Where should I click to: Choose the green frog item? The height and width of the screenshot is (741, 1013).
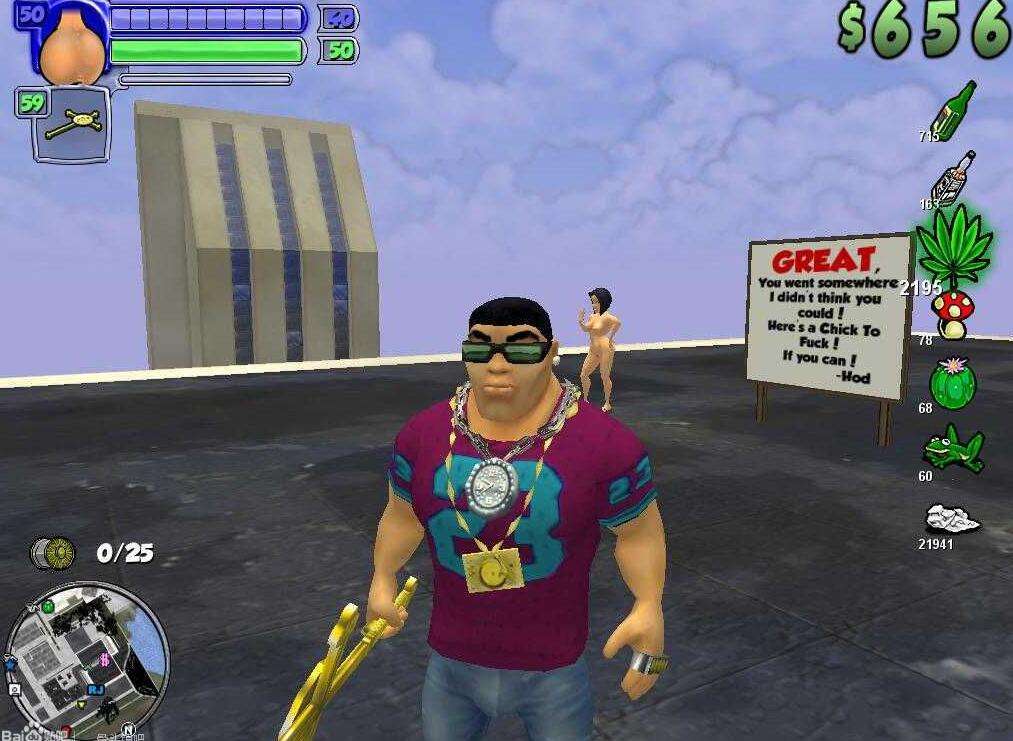coord(951,448)
